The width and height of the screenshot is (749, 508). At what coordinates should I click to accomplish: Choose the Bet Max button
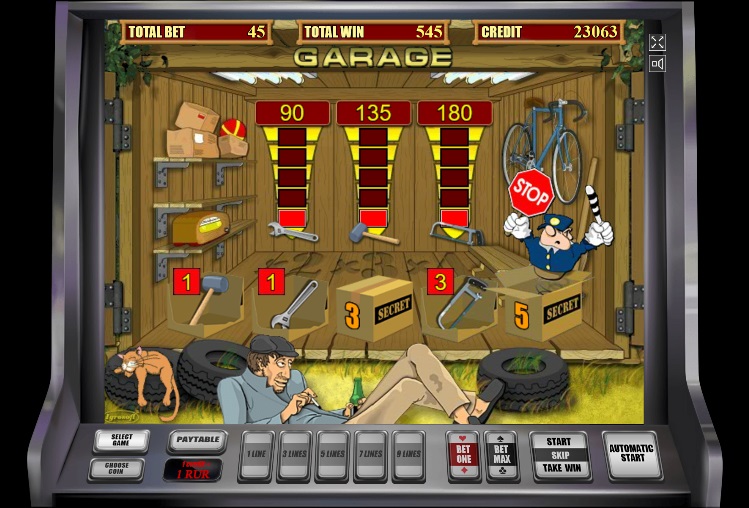[501, 455]
